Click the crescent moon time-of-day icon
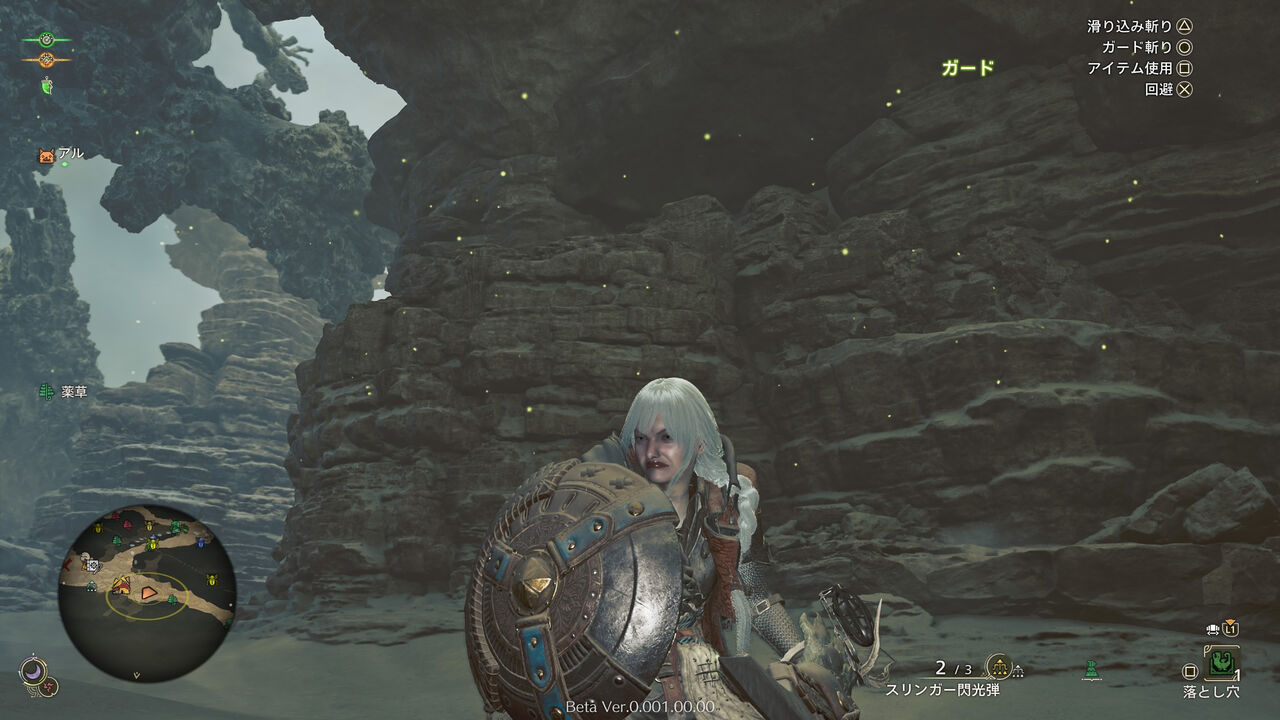Image resolution: width=1280 pixels, height=720 pixels. (x=32, y=668)
